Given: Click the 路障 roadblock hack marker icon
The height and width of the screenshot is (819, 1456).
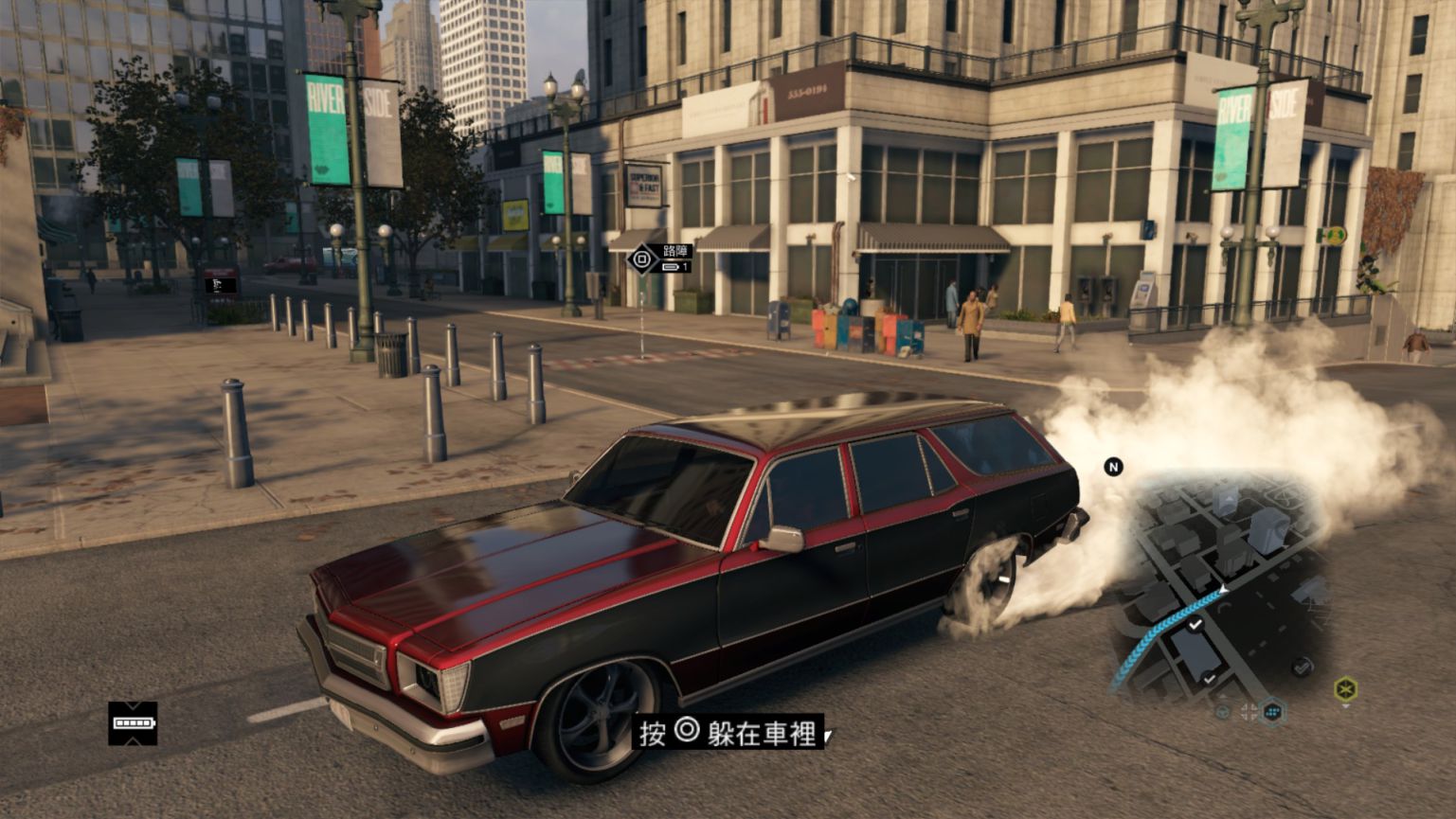Looking at the screenshot, I should 642,258.
